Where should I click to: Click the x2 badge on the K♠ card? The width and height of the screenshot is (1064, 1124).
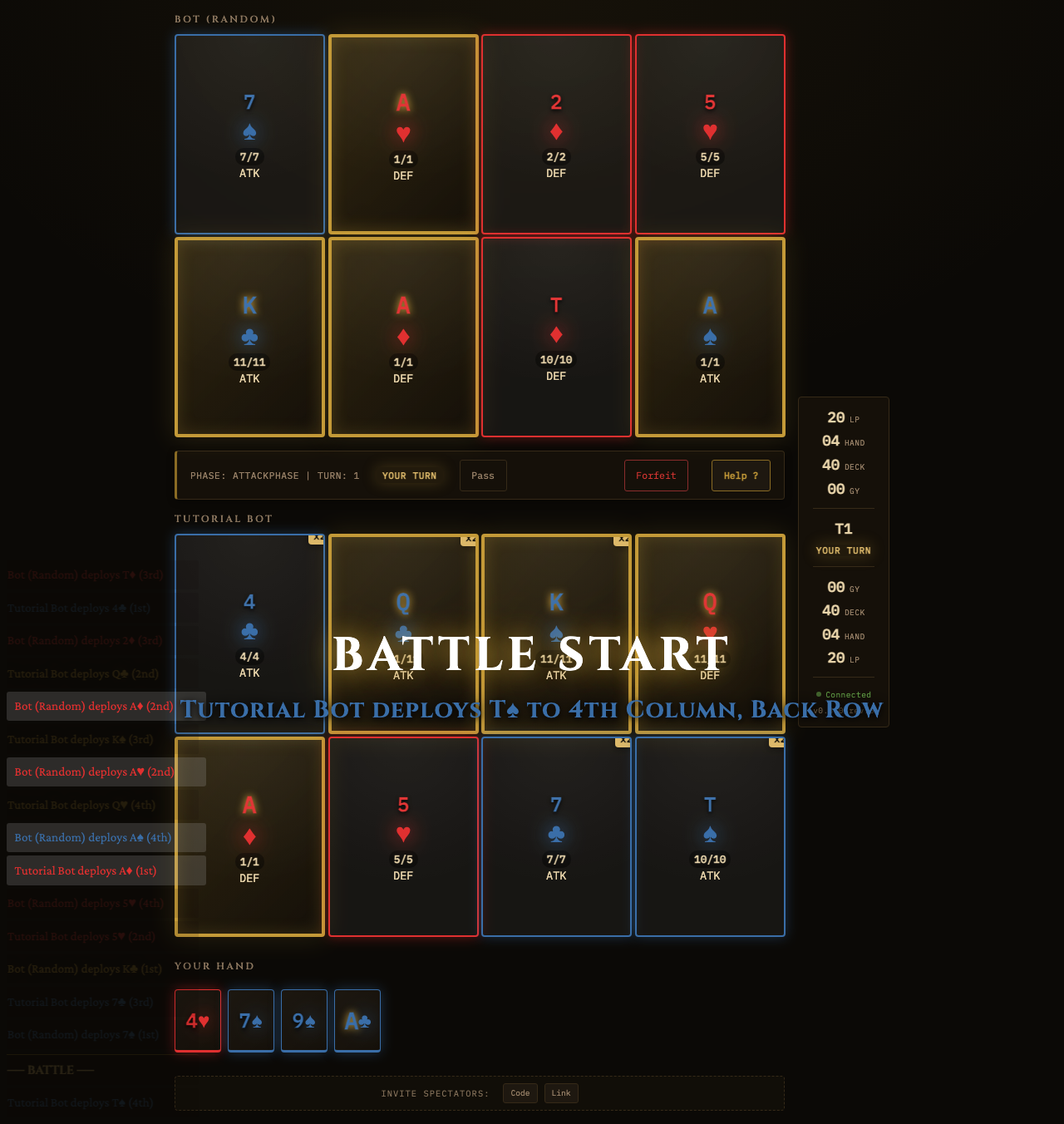[x=623, y=540]
